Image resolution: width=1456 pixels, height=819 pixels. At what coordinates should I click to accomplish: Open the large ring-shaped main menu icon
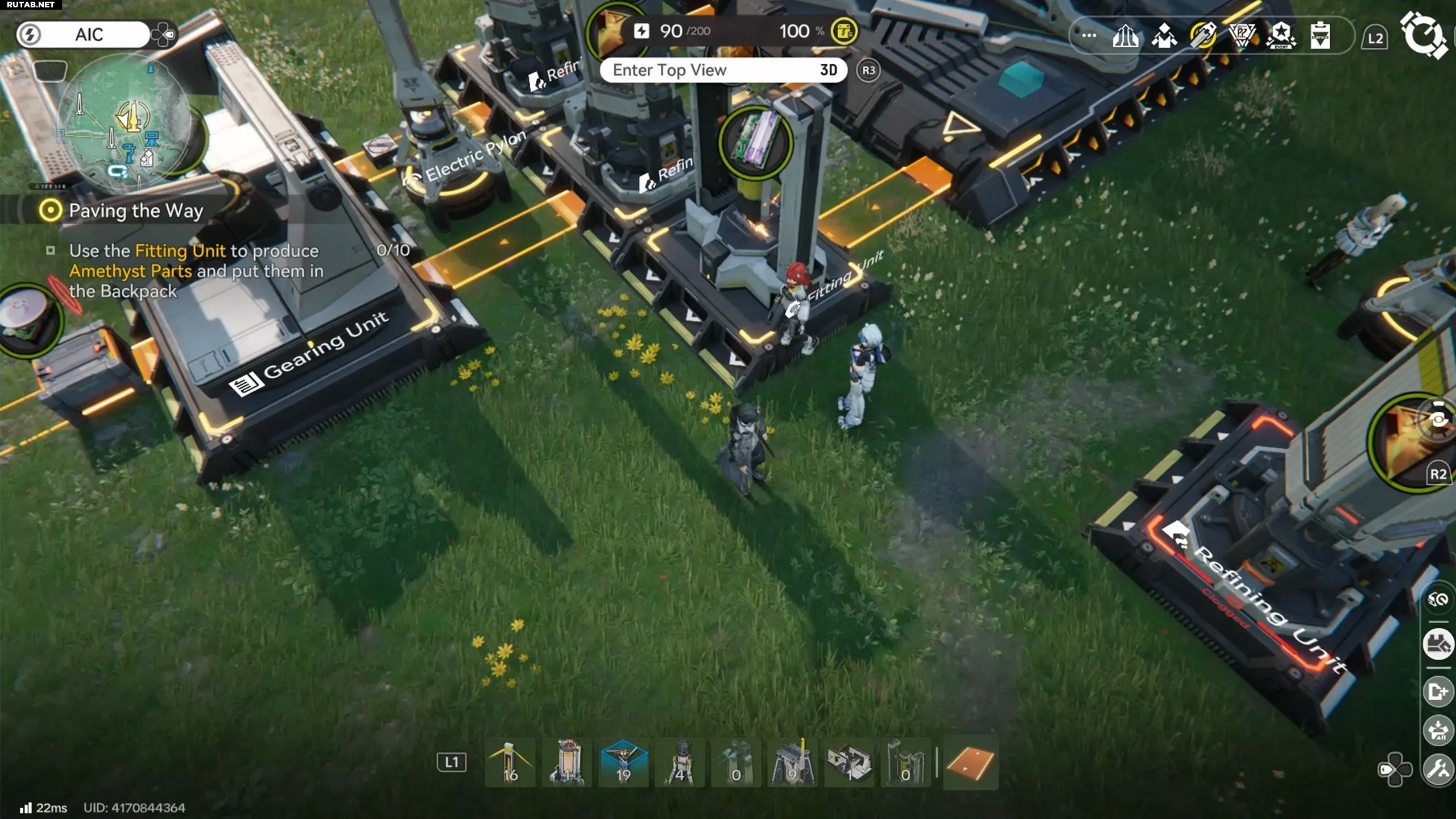pyautogui.click(x=1423, y=35)
